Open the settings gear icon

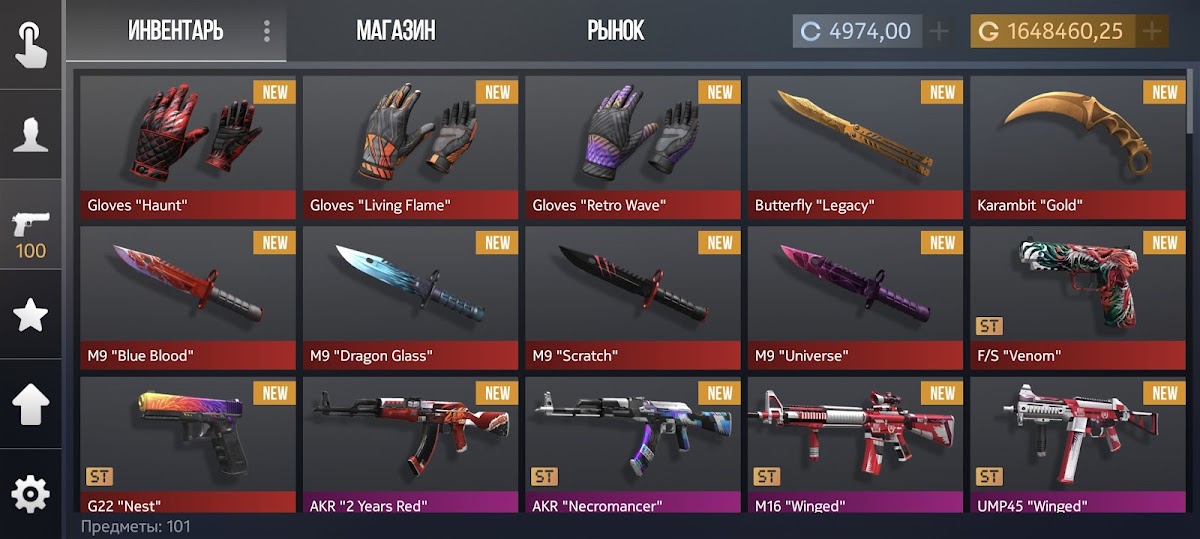(31, 494)
